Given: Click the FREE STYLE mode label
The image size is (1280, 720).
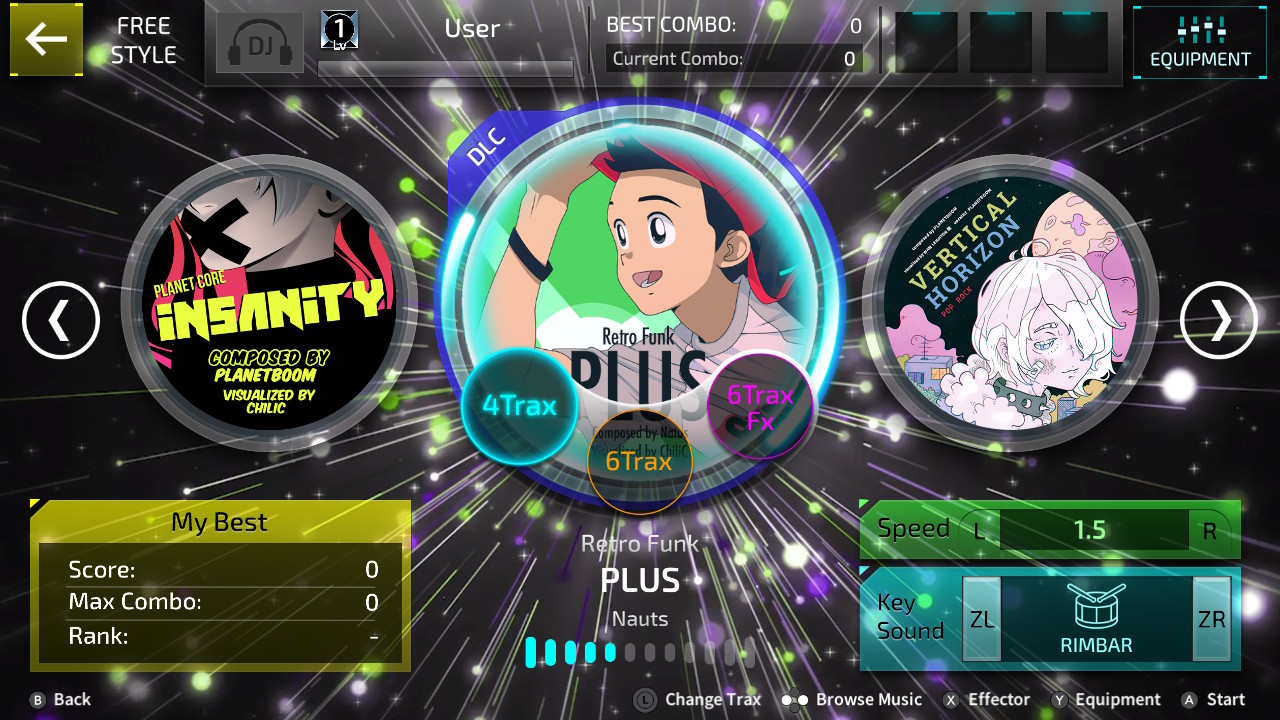Looking at the screenshot, I should click(x=143, y=40).
